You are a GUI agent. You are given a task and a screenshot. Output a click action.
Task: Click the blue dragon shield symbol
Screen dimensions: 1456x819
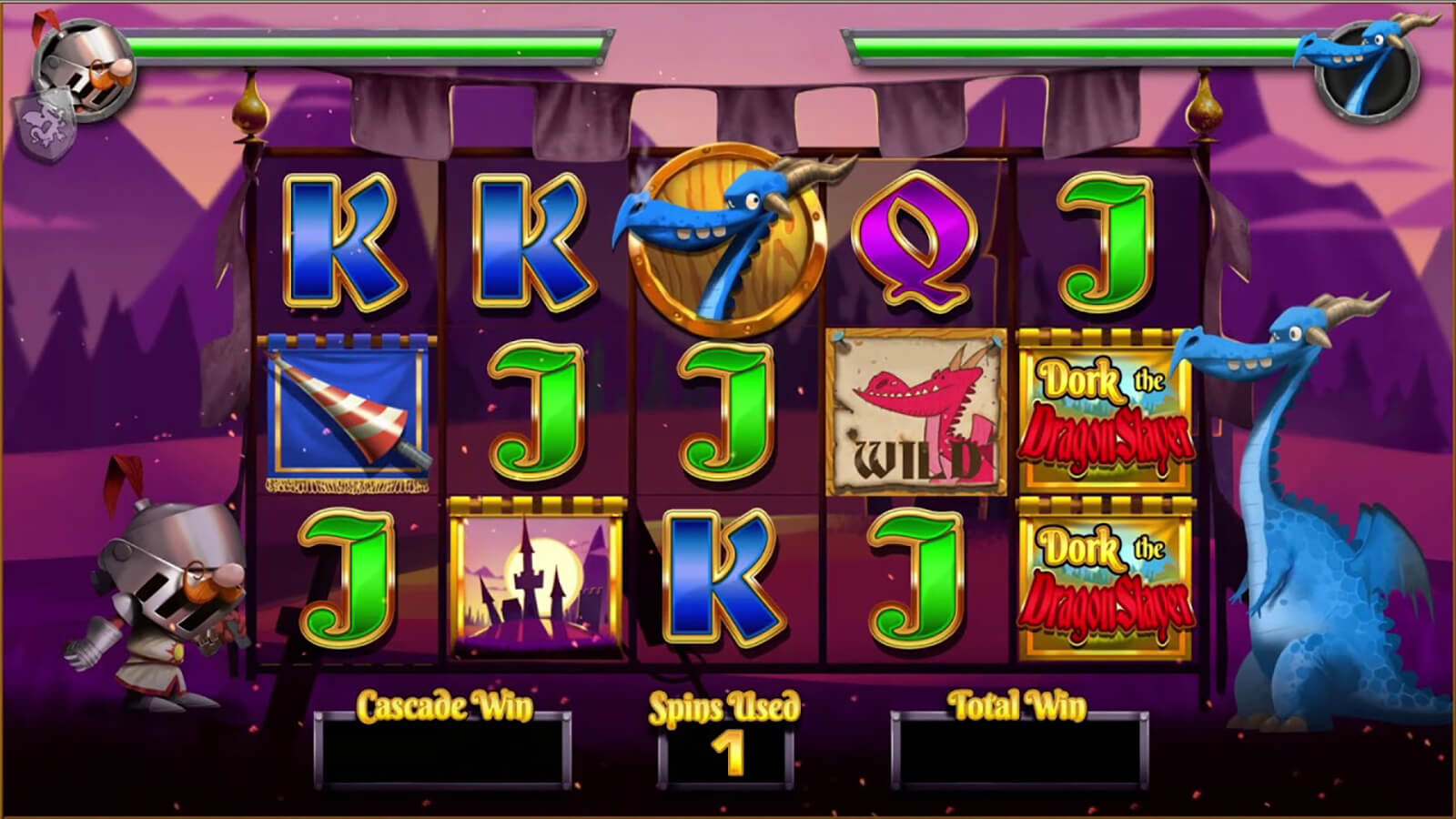(728, 241)
